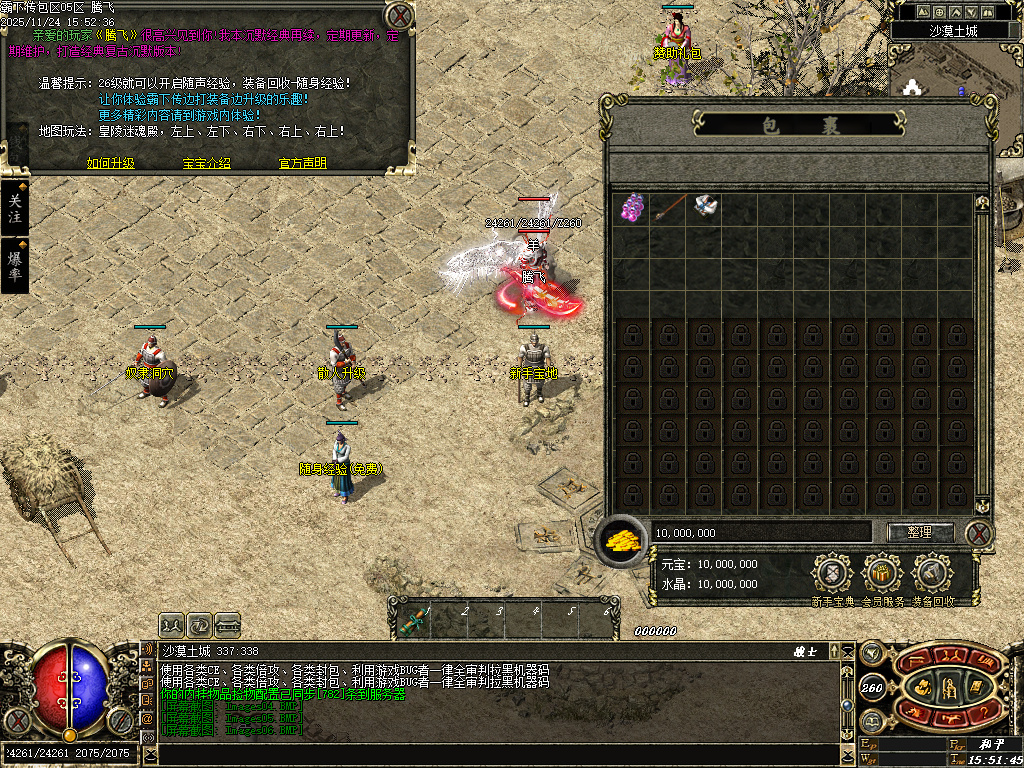Viewport: 1024px width, 768px height.
Task: Open the 装备回收 equipment recycle
Action: pos(932,574)
